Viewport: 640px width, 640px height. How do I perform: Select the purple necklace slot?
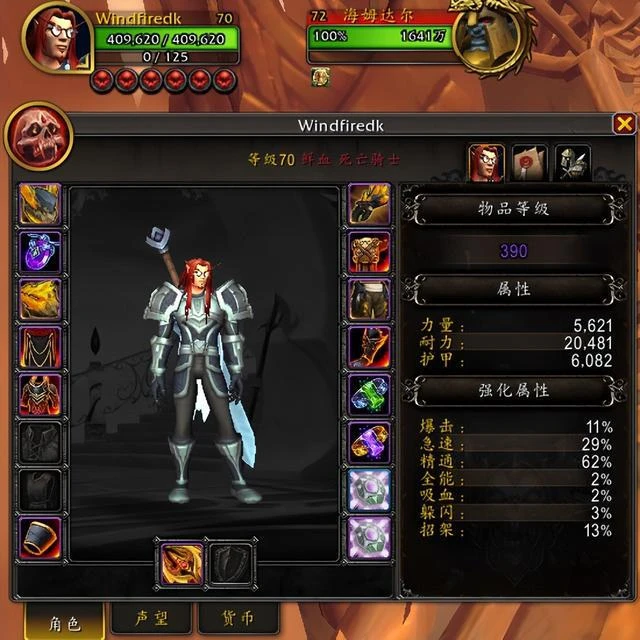(x=40, y=252)
